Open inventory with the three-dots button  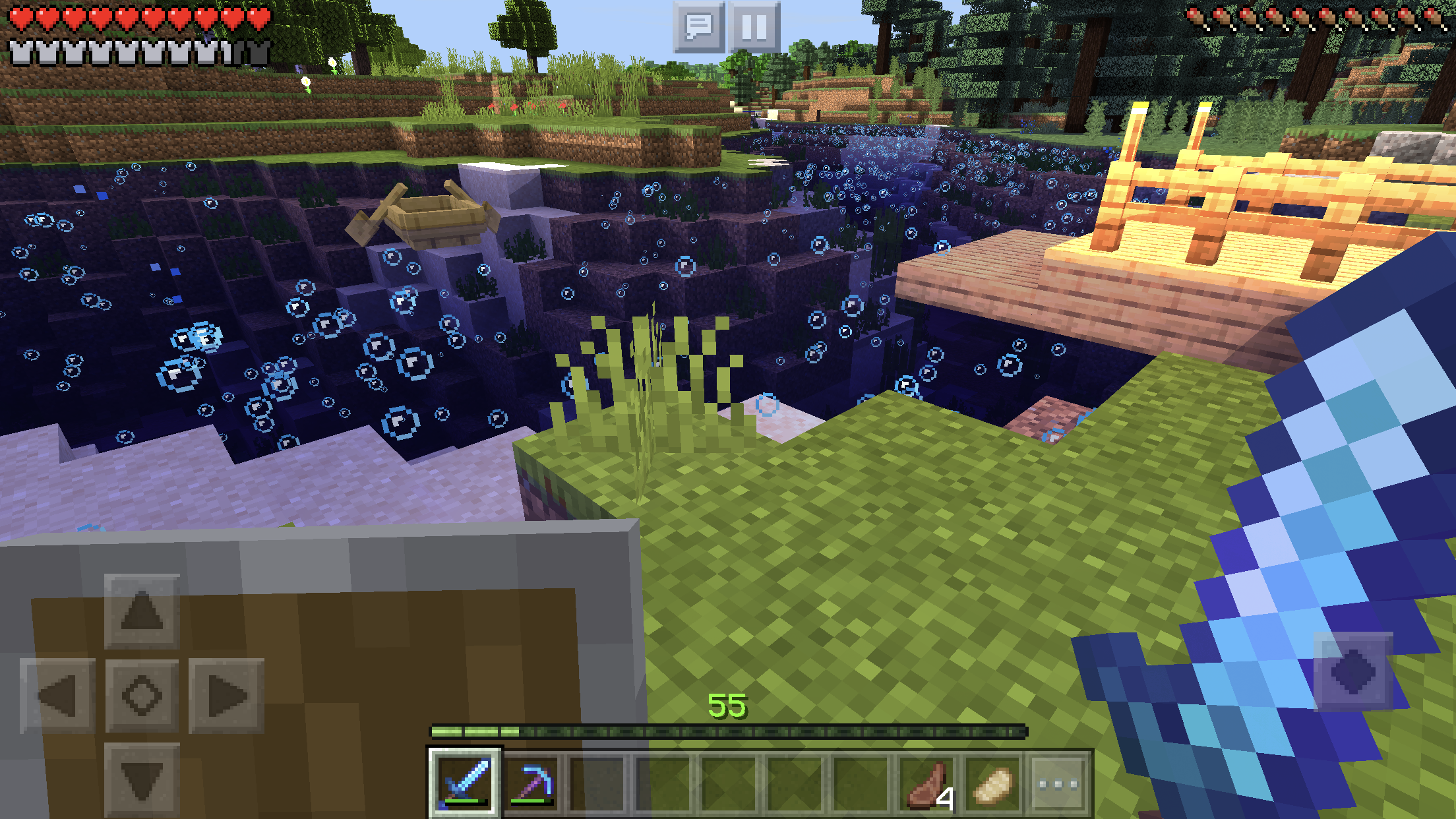(x=1058, y=783)
